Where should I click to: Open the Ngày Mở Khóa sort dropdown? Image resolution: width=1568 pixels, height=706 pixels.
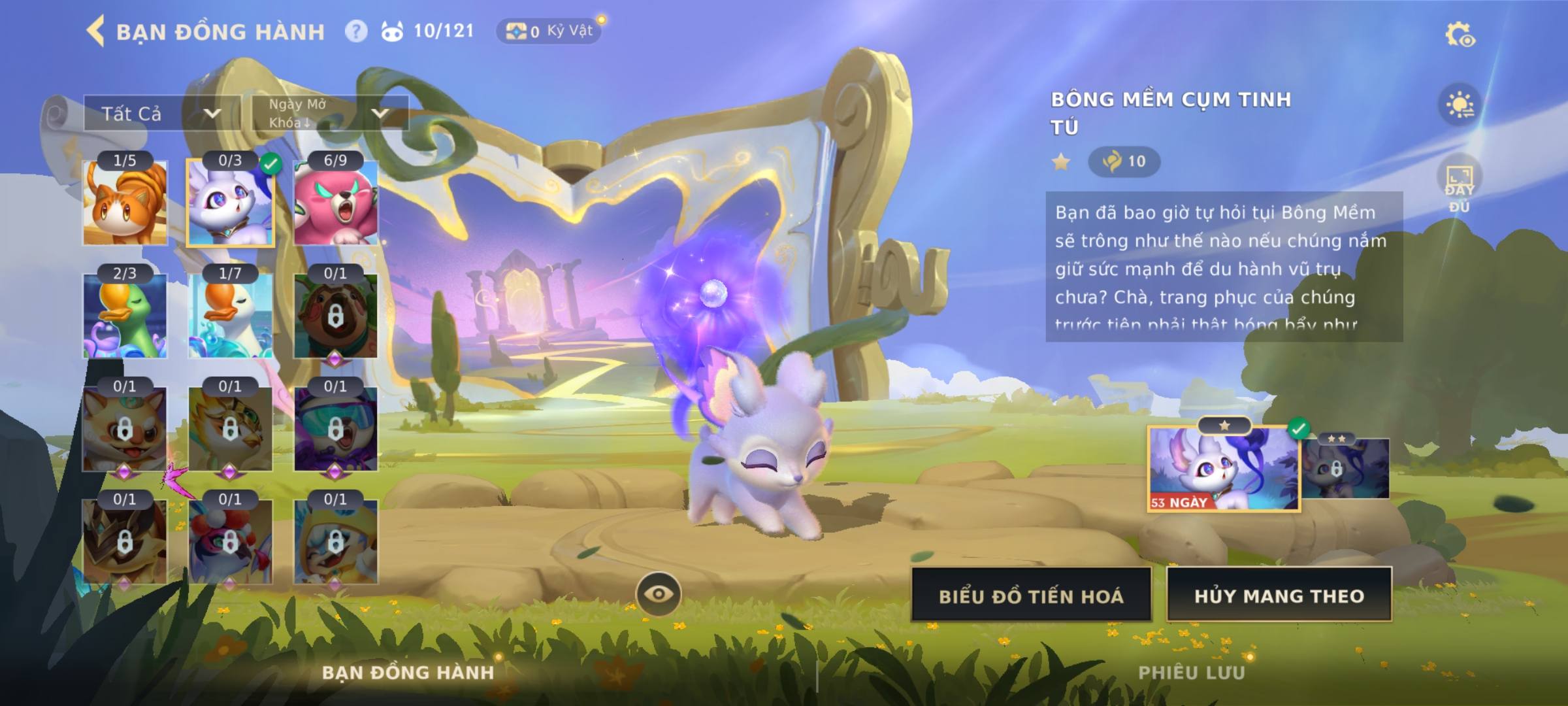(x=329, y=113)
